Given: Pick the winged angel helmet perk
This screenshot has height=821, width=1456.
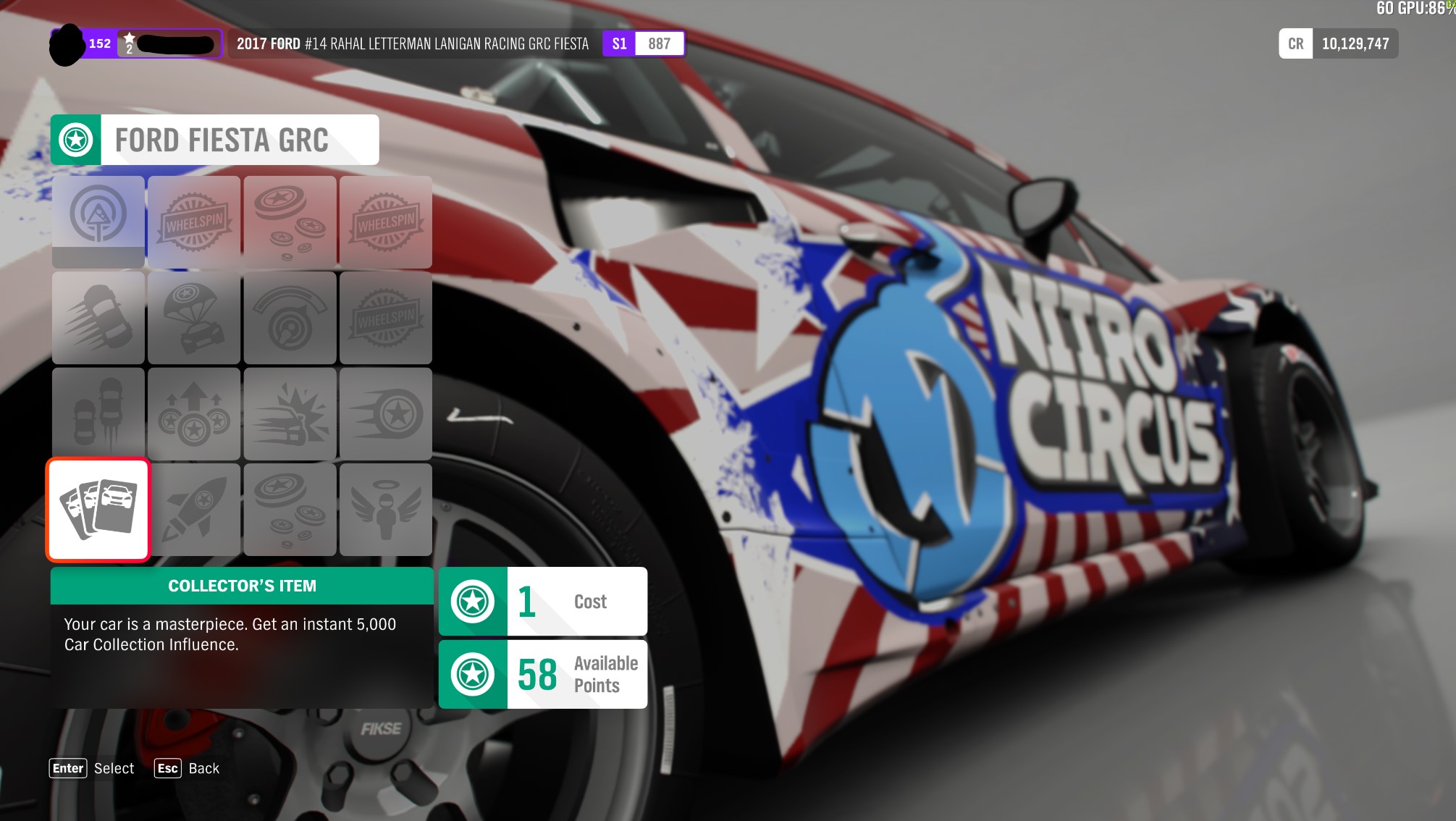Looking at the screenshot, I should tap(385, 510).
